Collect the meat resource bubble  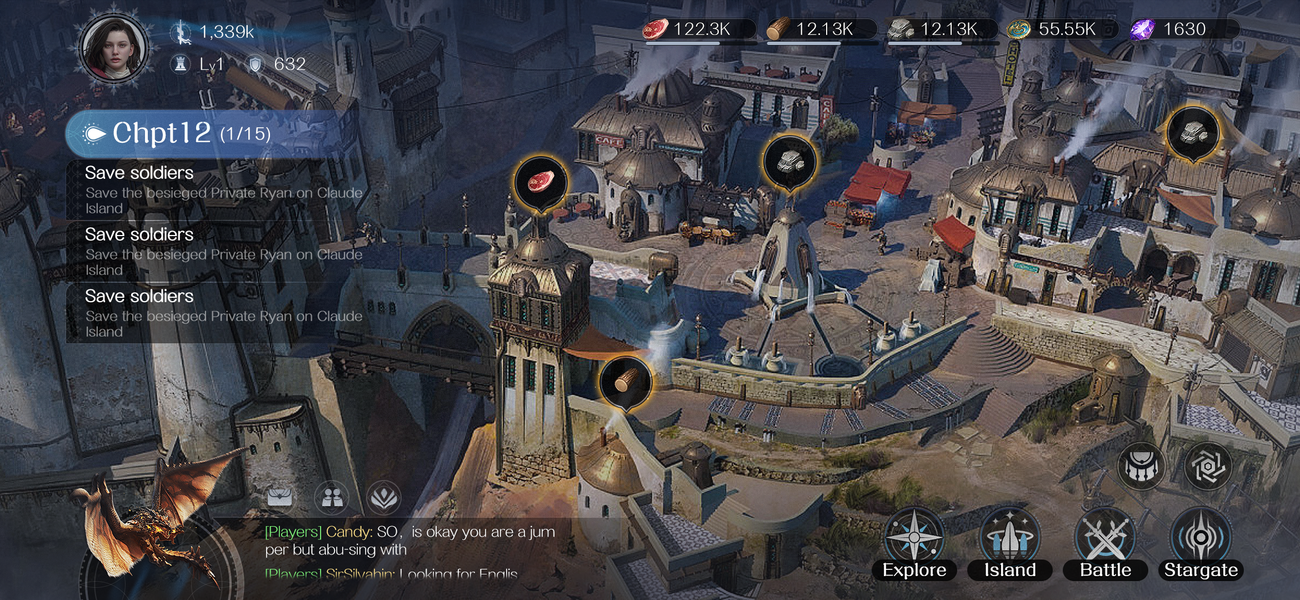[540, 183]
